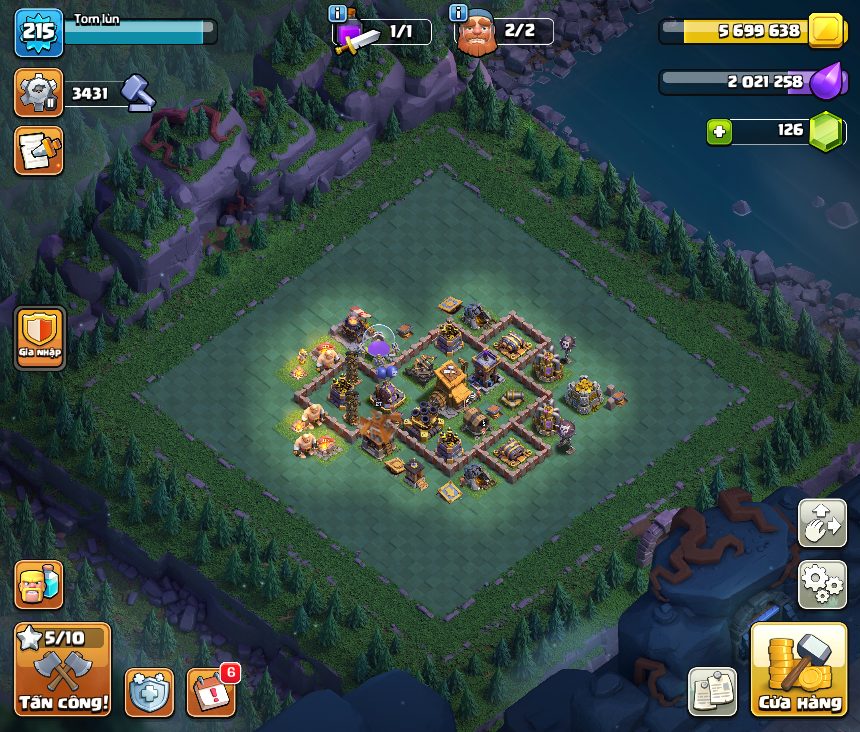
Task: Click the blue shield plus button
Action: [x=149, y=692]
